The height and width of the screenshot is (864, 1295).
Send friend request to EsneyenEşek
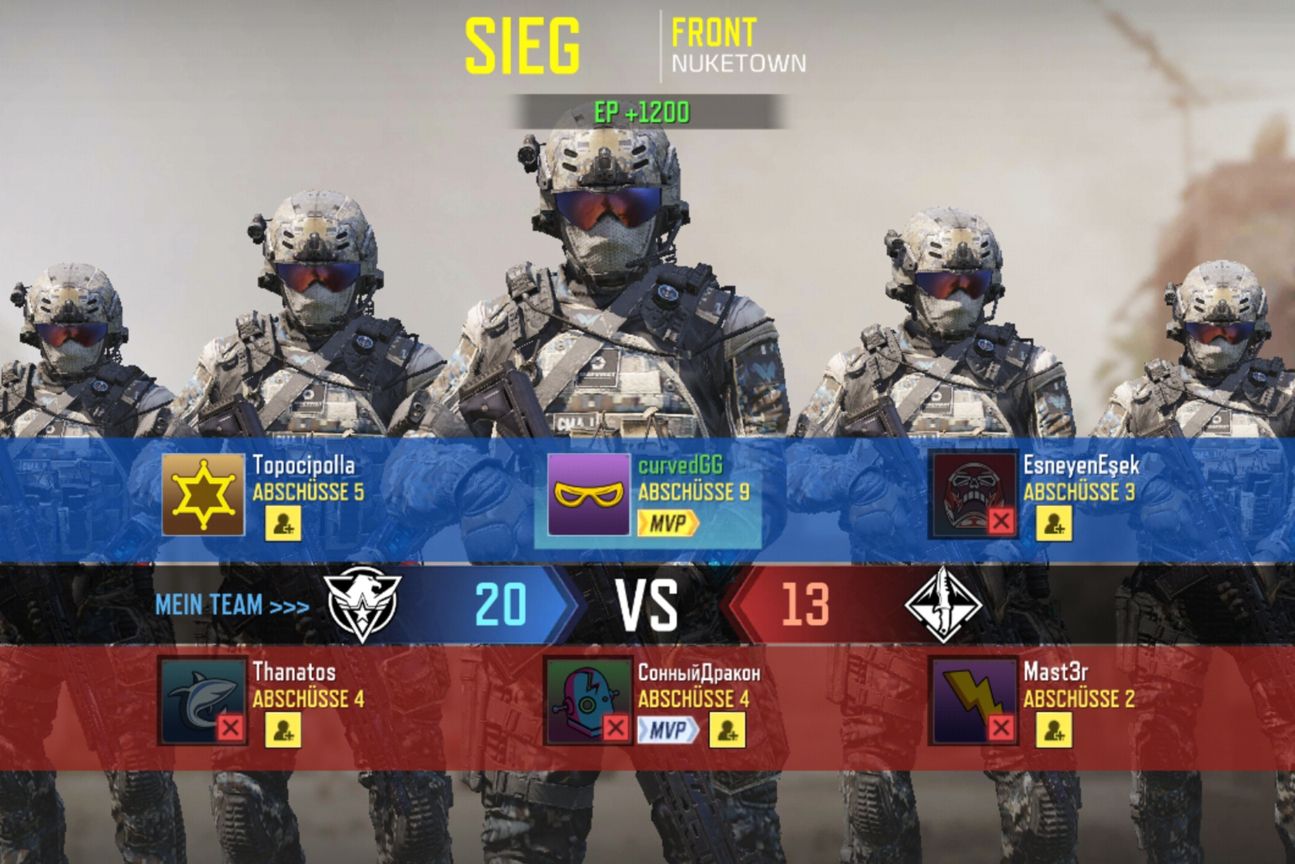point(1054,523)
